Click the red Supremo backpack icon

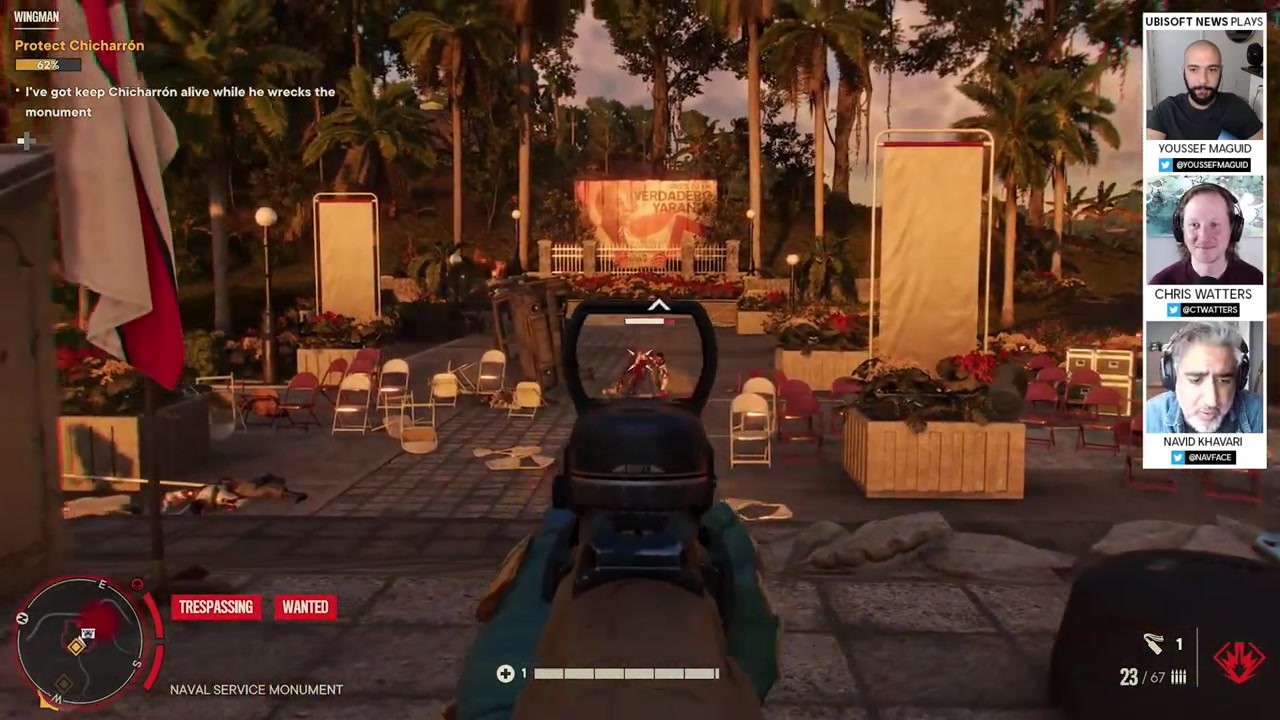coord(1238,662)
